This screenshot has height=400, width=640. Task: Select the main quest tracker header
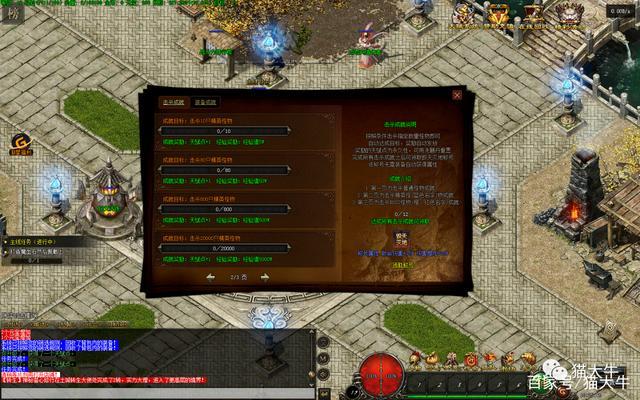point(42,241)
